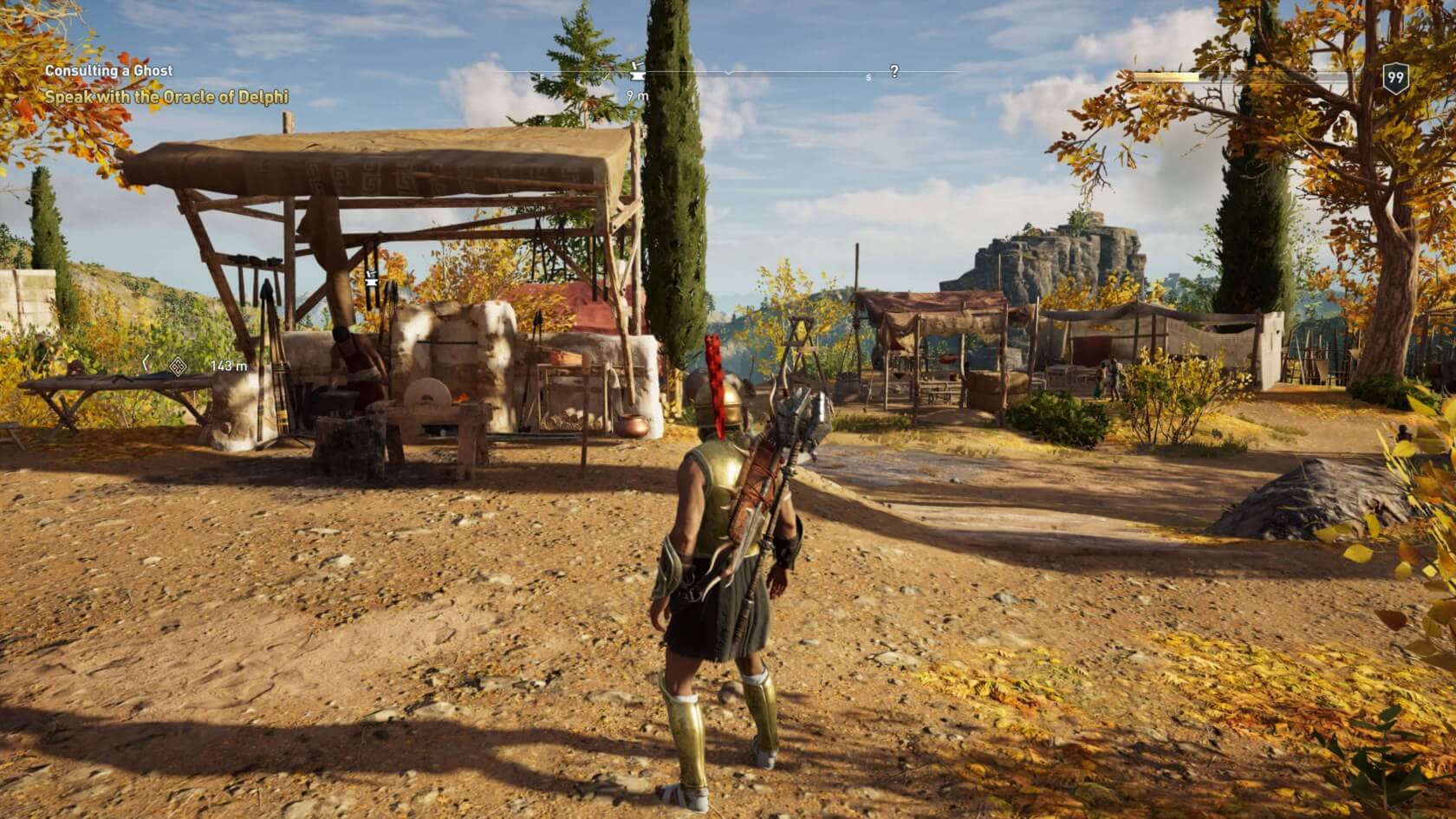Select the 'Speak with the Oracle of Delphi' objective

tap(166, 96)
